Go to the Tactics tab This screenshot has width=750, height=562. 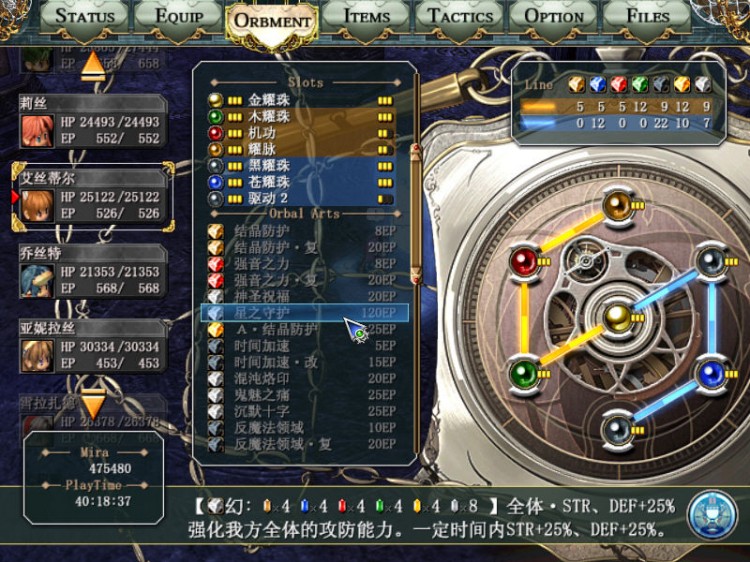(x=460, y=16)
